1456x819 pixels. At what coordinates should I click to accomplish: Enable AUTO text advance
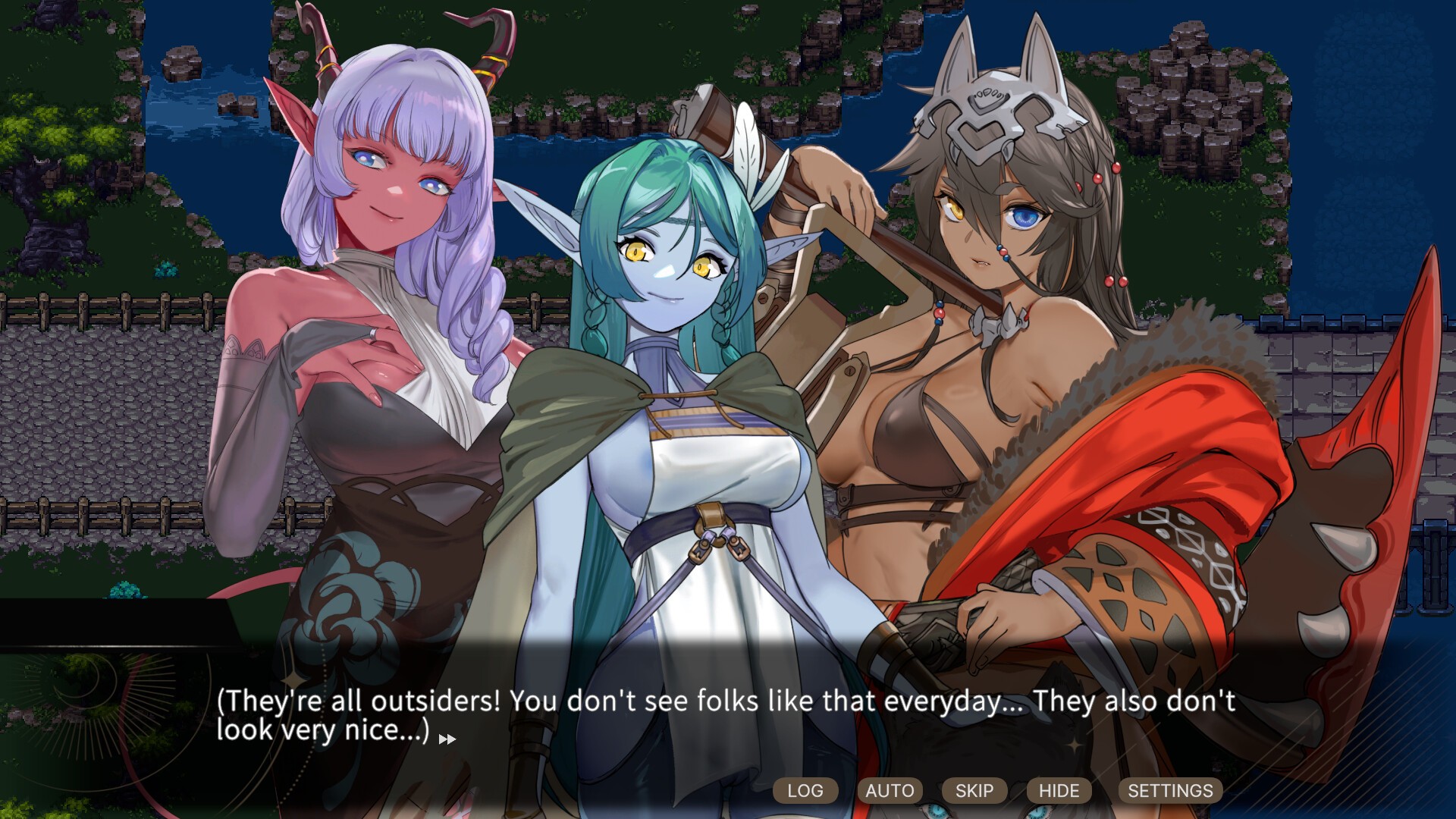point(890,790)
